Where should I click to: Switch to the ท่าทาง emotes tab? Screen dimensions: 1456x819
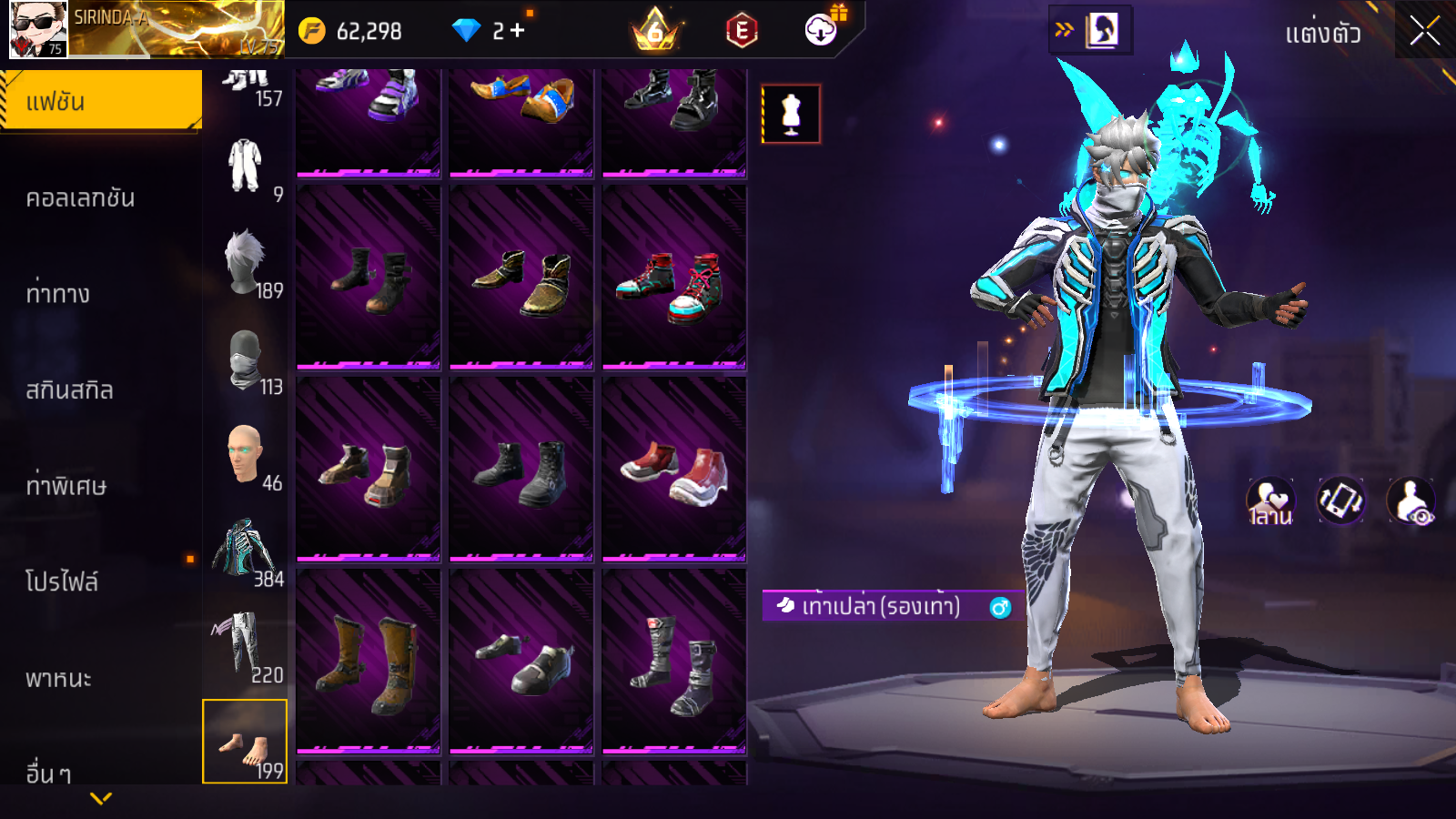pyautogui.click(x=58, y=294)
